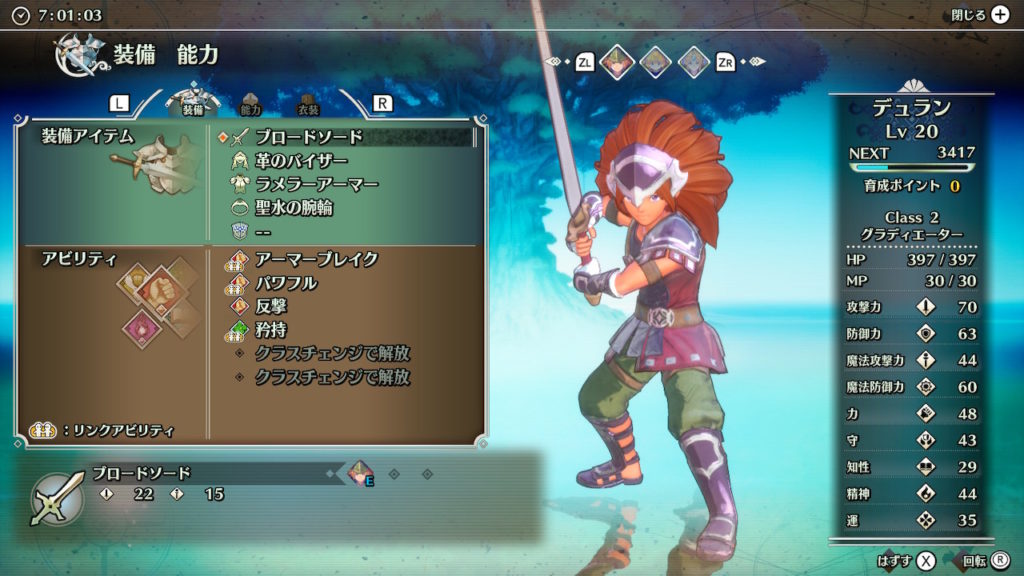The image size is (1024, 576).
Task: Choose the アーマーブレイク ability
Action: click(316, 260)
